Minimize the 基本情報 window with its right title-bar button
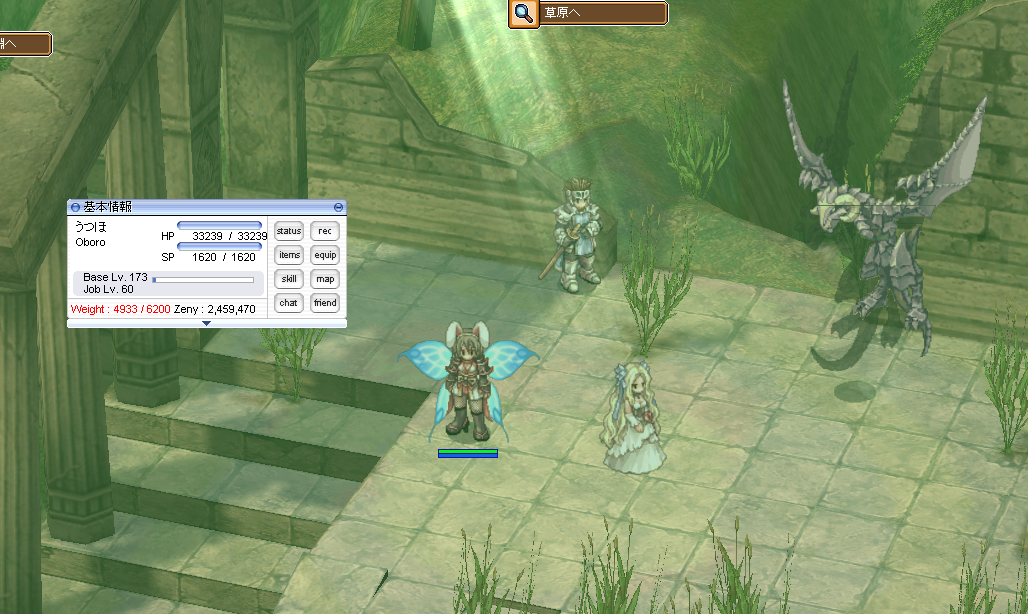The image size is (1028, 614). point(338,207)
